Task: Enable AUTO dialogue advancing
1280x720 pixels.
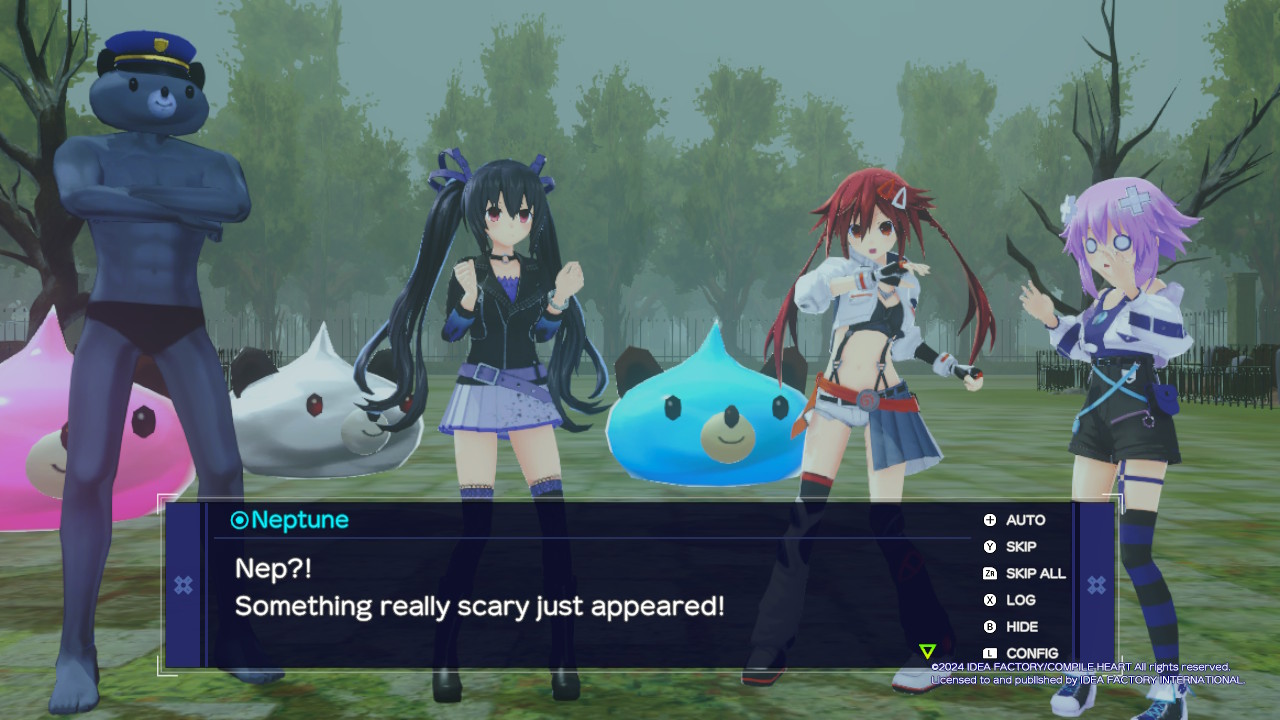Action: tap(1026, 520)
